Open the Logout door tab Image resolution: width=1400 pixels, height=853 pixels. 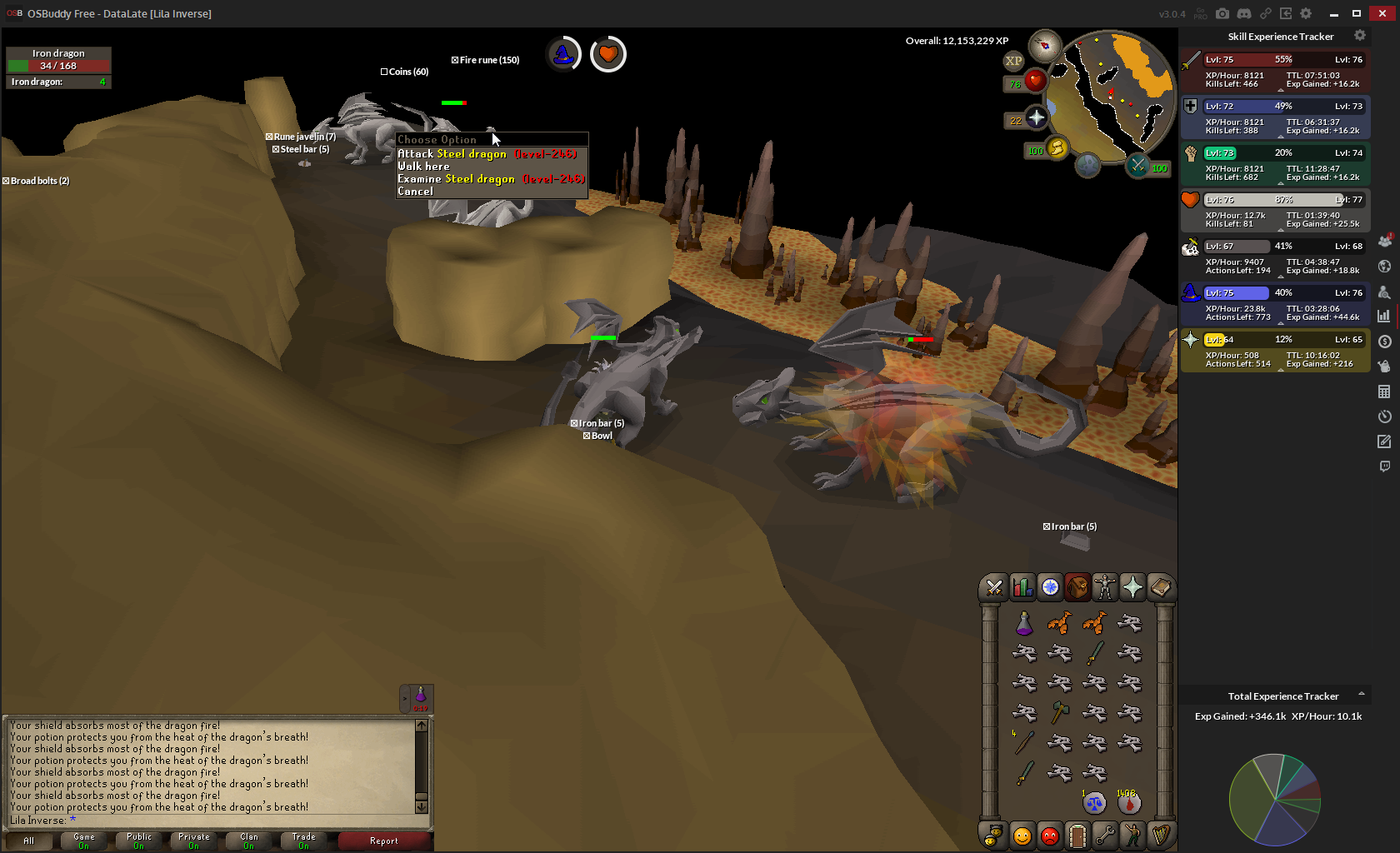coord(1077,835)
